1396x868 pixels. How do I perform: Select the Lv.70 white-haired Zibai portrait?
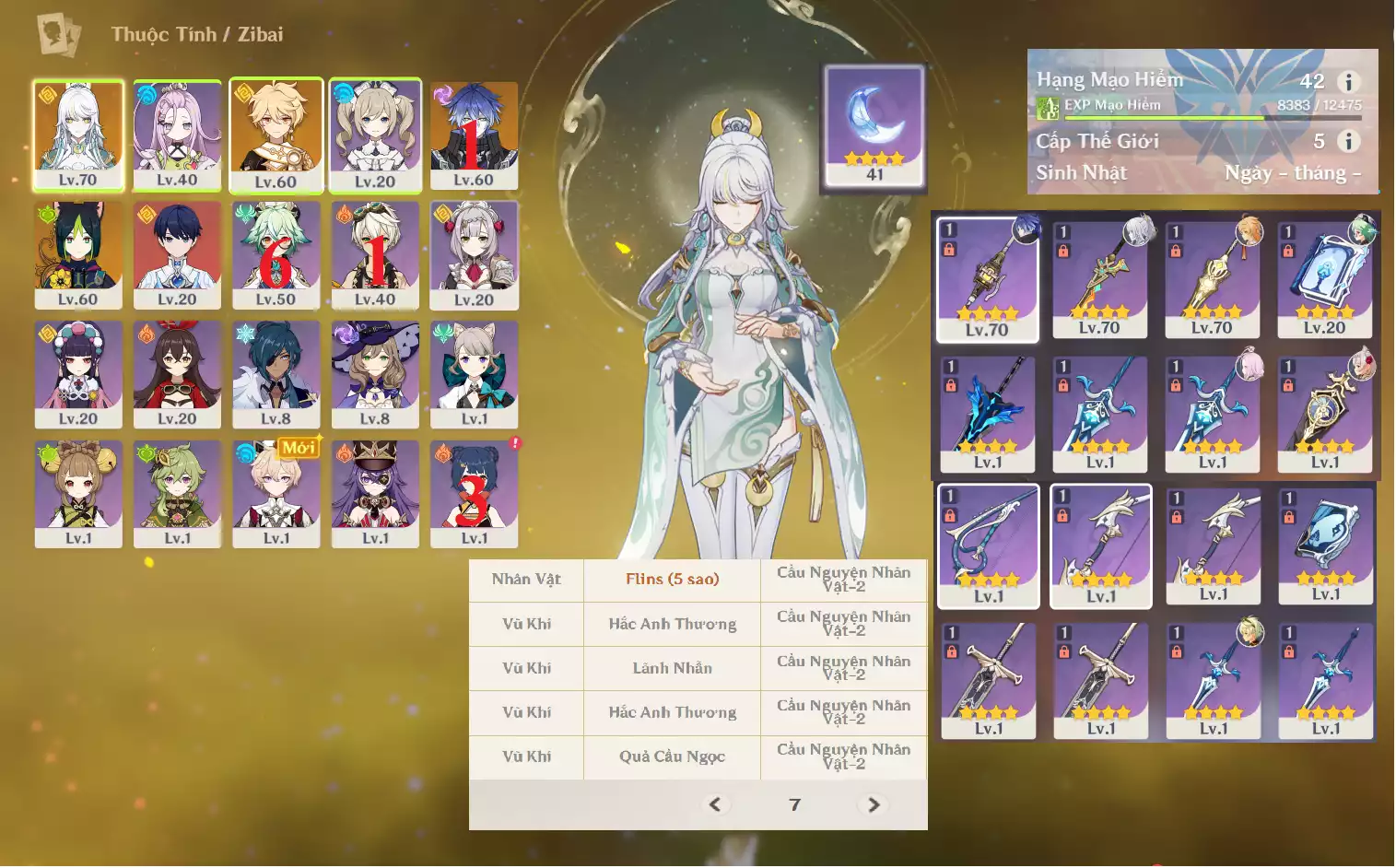point(78,135)
